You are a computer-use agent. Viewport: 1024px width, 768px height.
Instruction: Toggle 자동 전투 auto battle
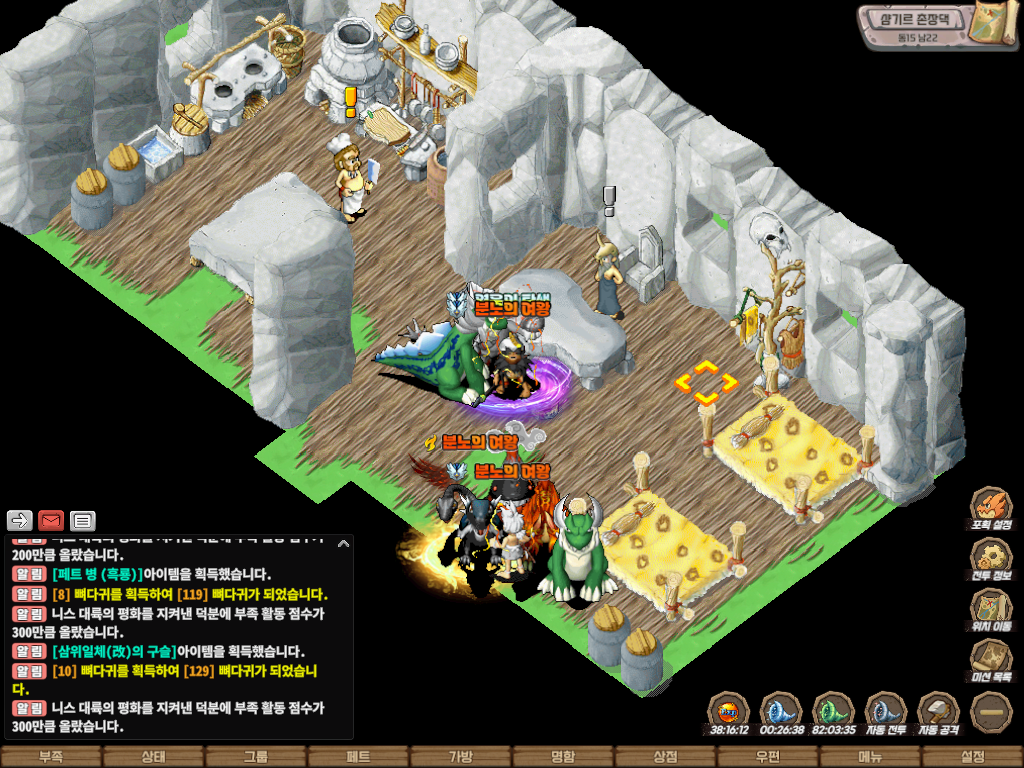pyautogui.click(x=885, y=711)
